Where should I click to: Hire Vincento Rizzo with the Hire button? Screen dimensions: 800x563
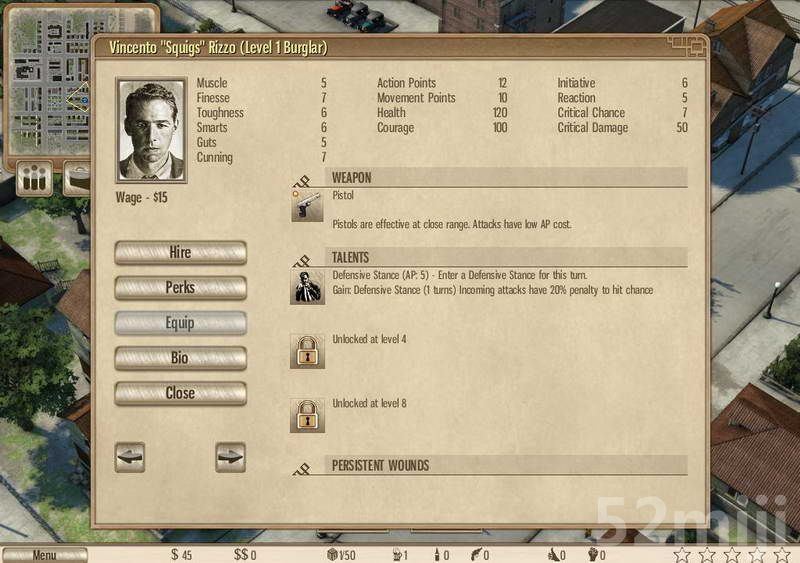180,253
